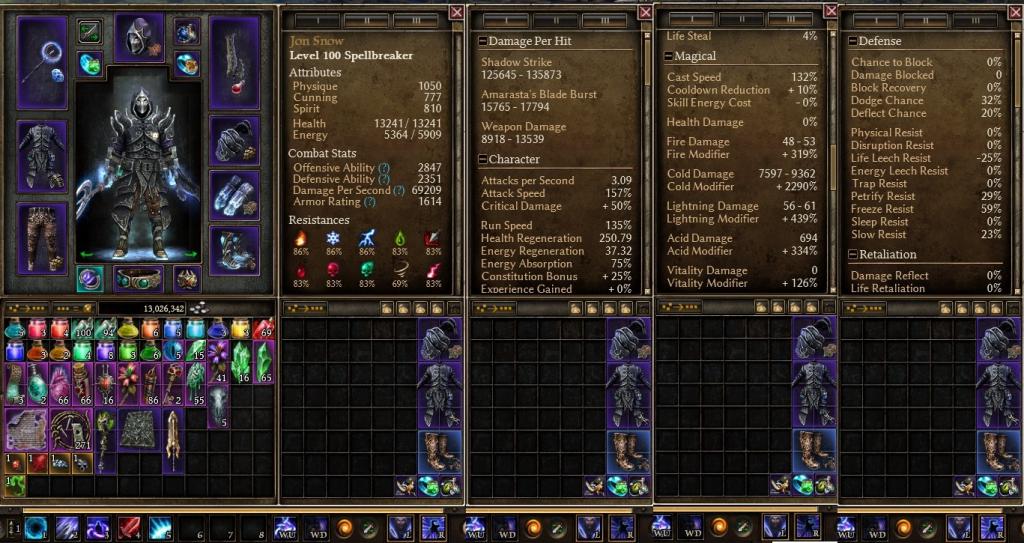Select the equipped leg armor slot
The width and height of the screenshot is (1024, 543).
click(42, 237)
